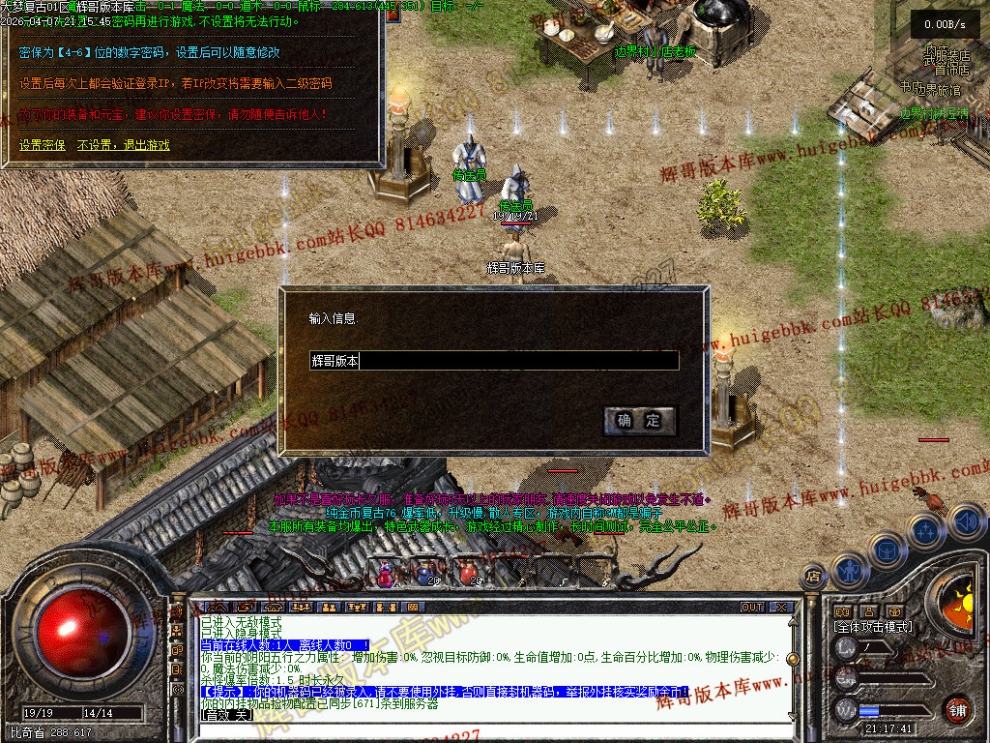Close the chat panel with the X button
Viewport: 990px width, 743px height.
tap(782, 607)
